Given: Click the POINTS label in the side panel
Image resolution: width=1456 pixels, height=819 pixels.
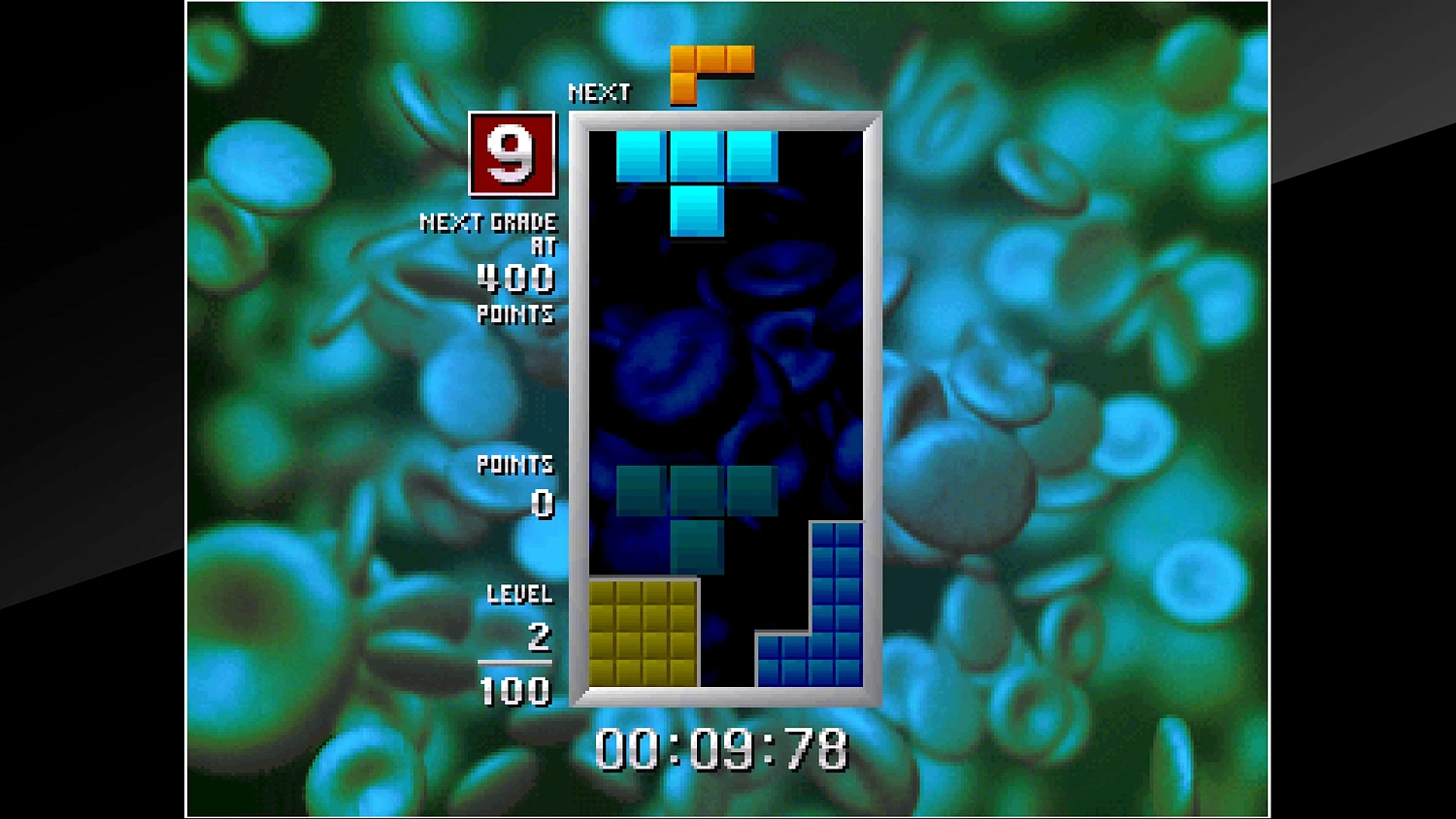Looking at the screenshot, I should (514, 466).
